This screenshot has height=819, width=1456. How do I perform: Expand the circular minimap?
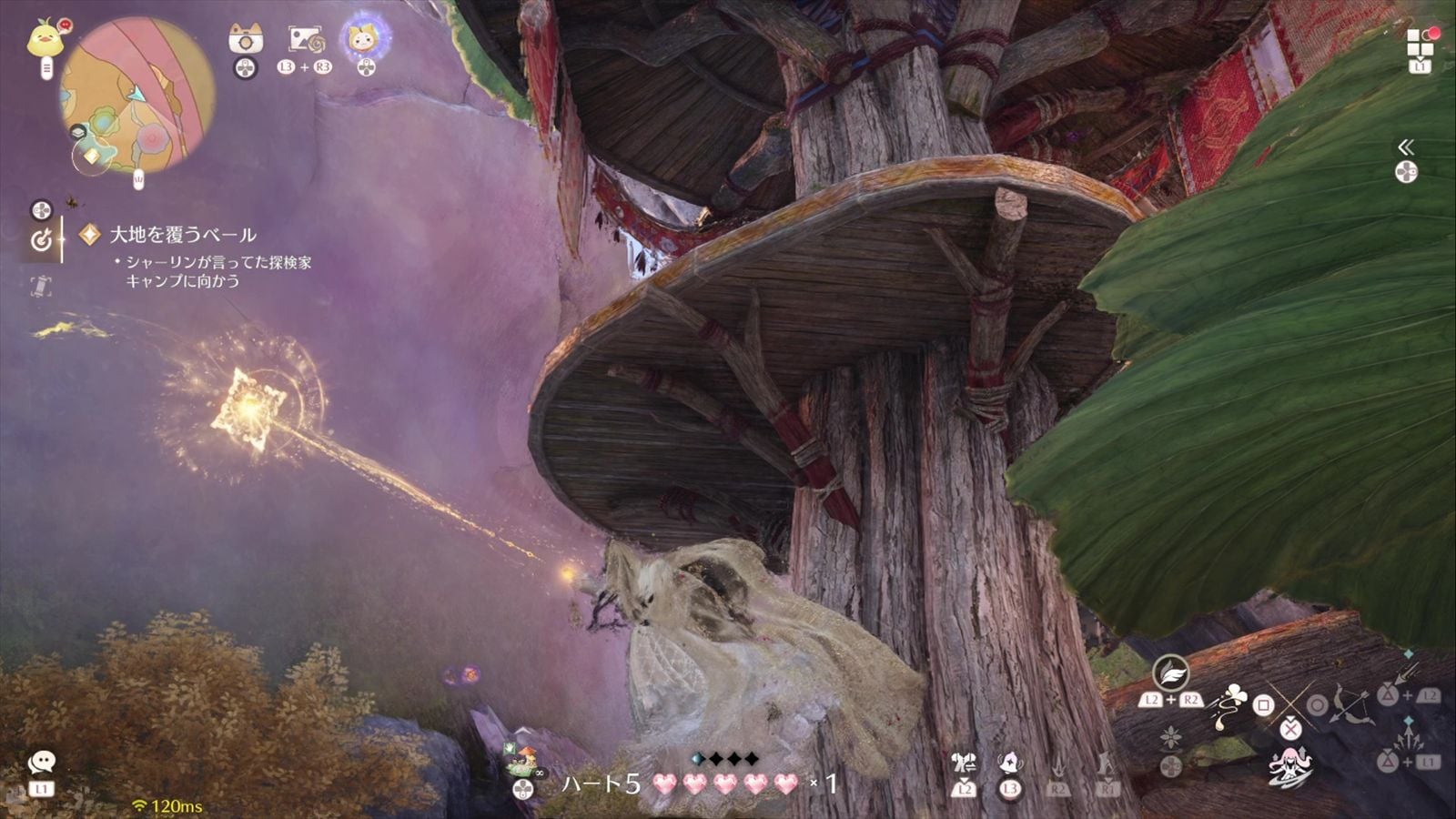pyautogui.click(x=136, y=96)
